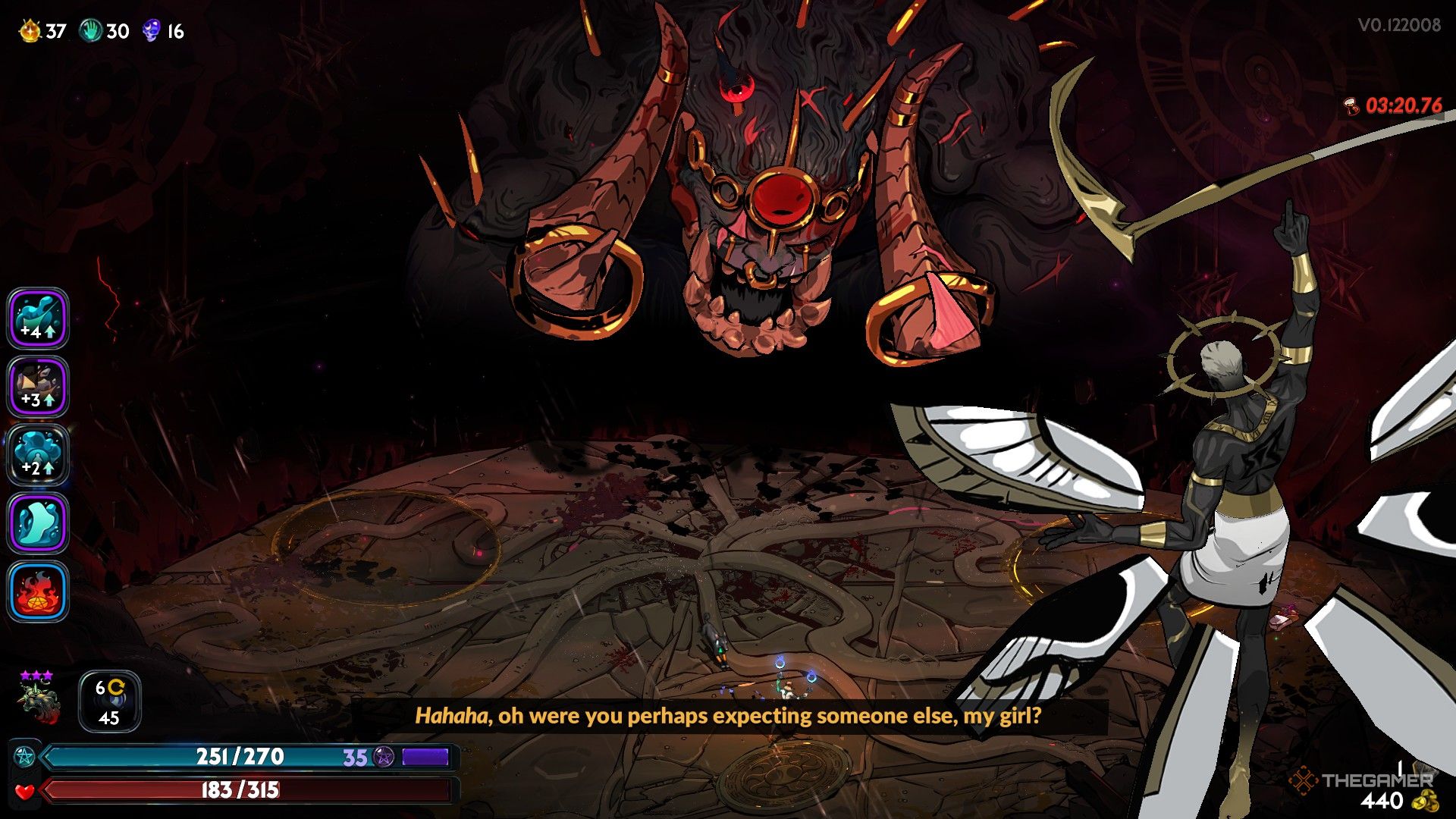This screenshot has height=819, width=1456.
Task: Select the fourth teal splash boon icon
Action: [x=38, y=522]
